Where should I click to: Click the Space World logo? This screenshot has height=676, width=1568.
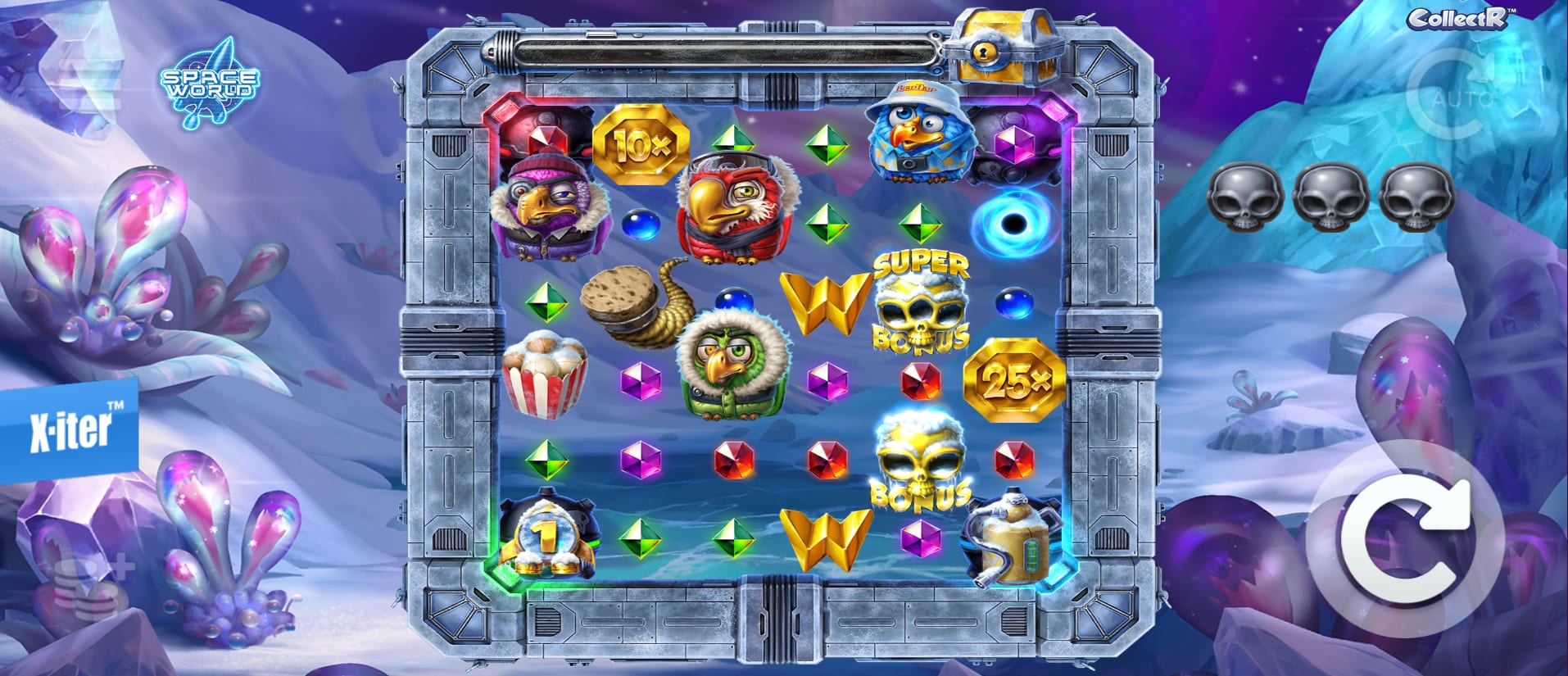click(206, 86)
